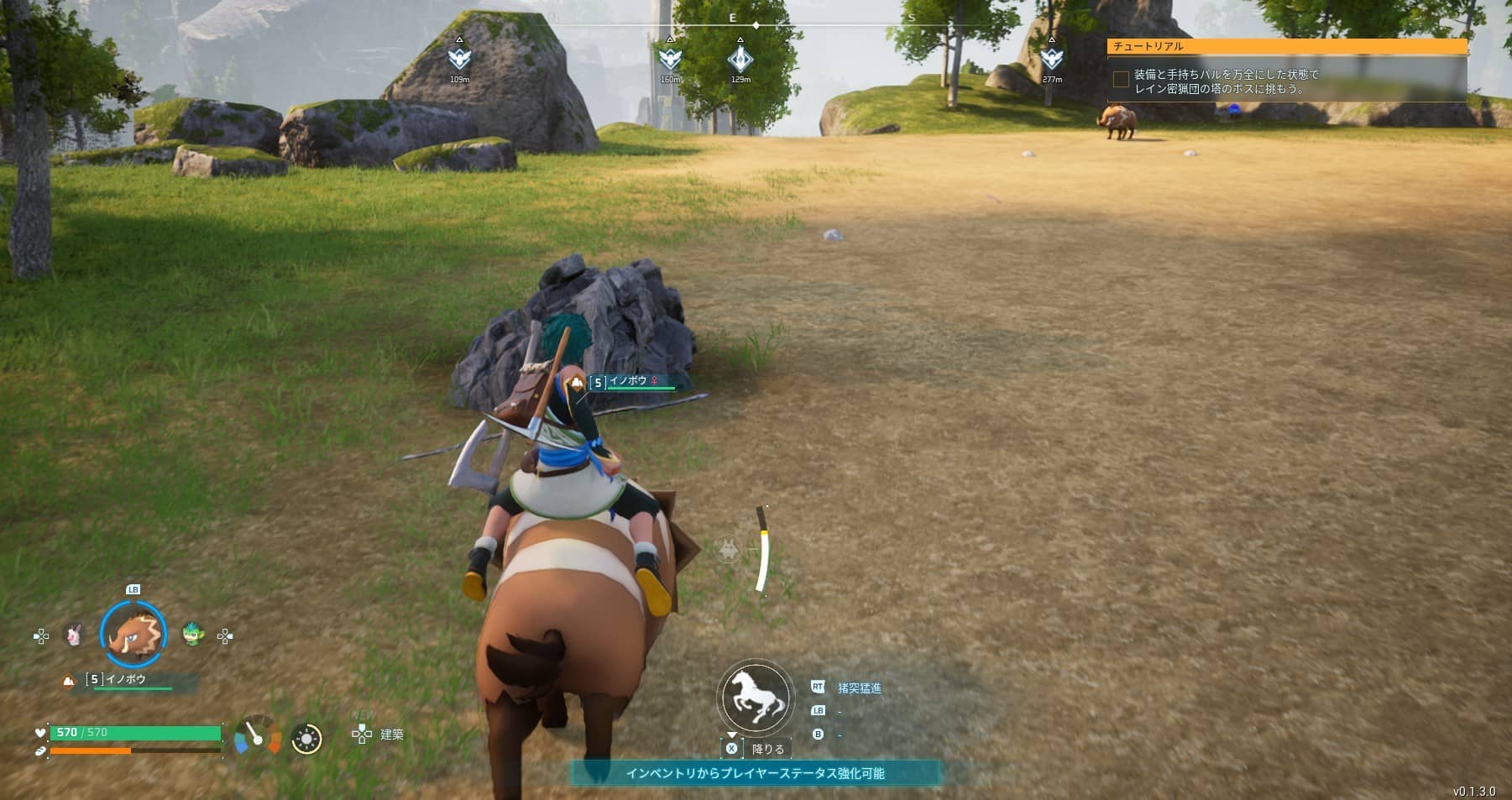Click the sun day-night clock icon
The width and height of the screenshot is (1512, 800).
tap(306, 739)
